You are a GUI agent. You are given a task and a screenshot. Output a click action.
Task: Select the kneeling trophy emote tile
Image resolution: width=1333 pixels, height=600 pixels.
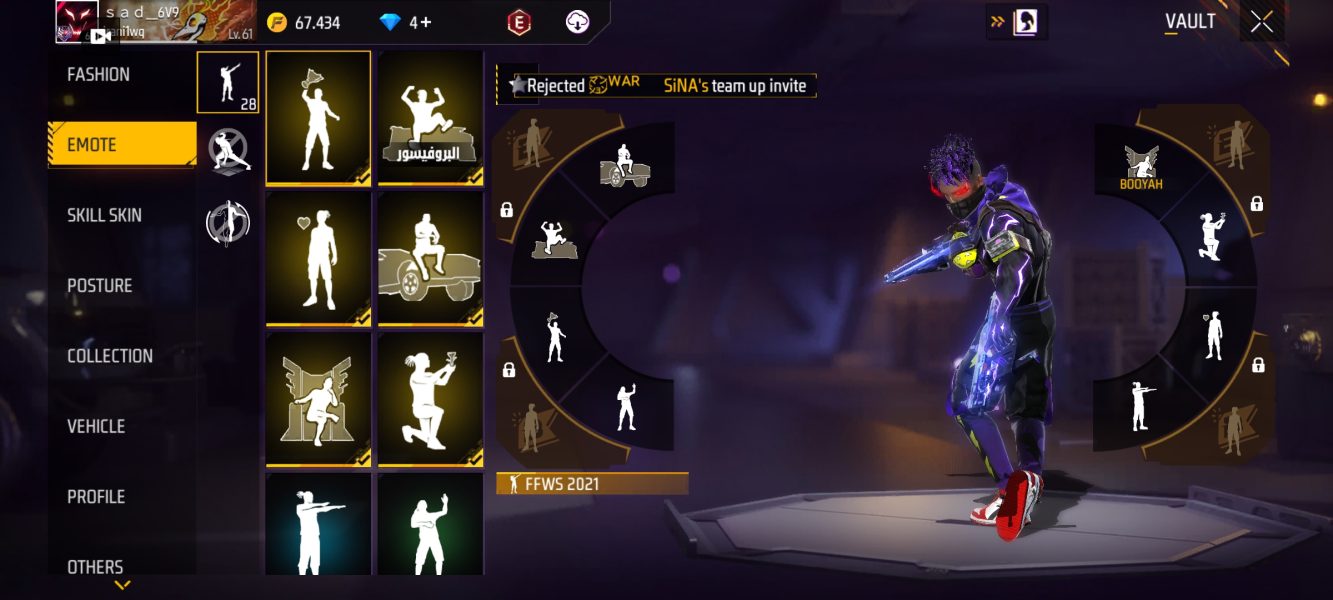pyautogui.click(x=431, y=399)
